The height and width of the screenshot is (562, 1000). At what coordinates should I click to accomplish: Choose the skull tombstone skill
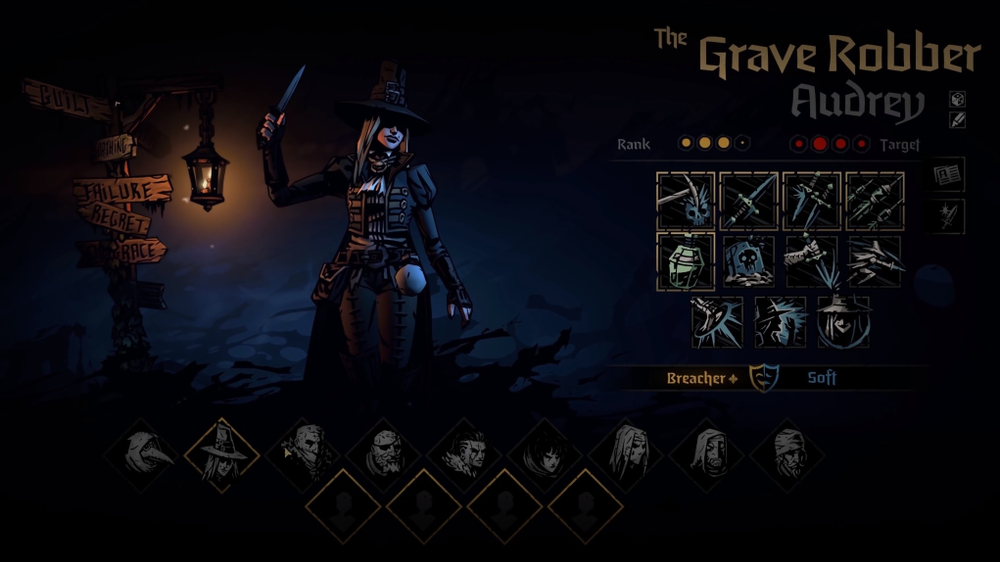[749, 262]
